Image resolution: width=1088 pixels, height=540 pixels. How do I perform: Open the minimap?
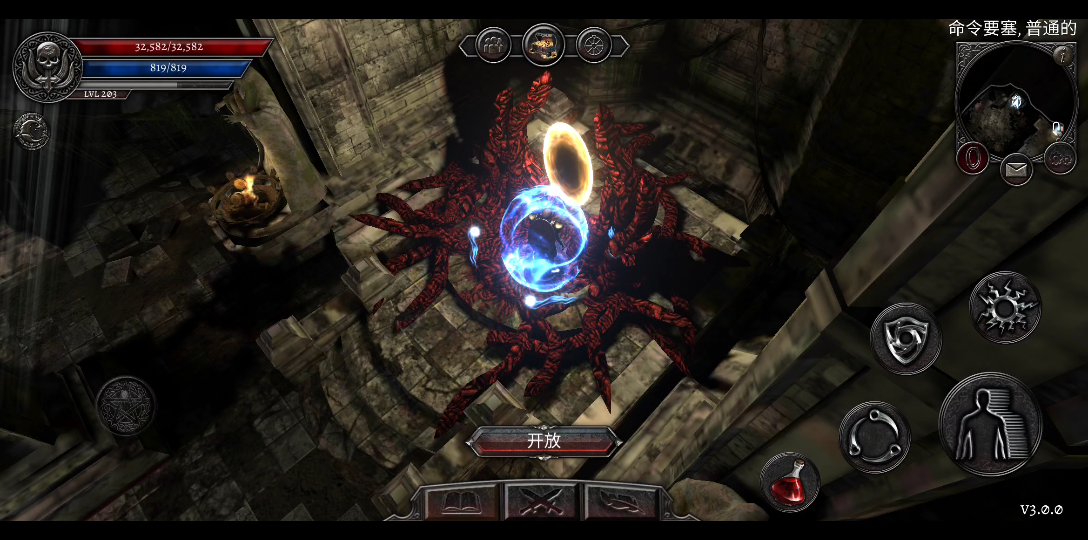1015,101
